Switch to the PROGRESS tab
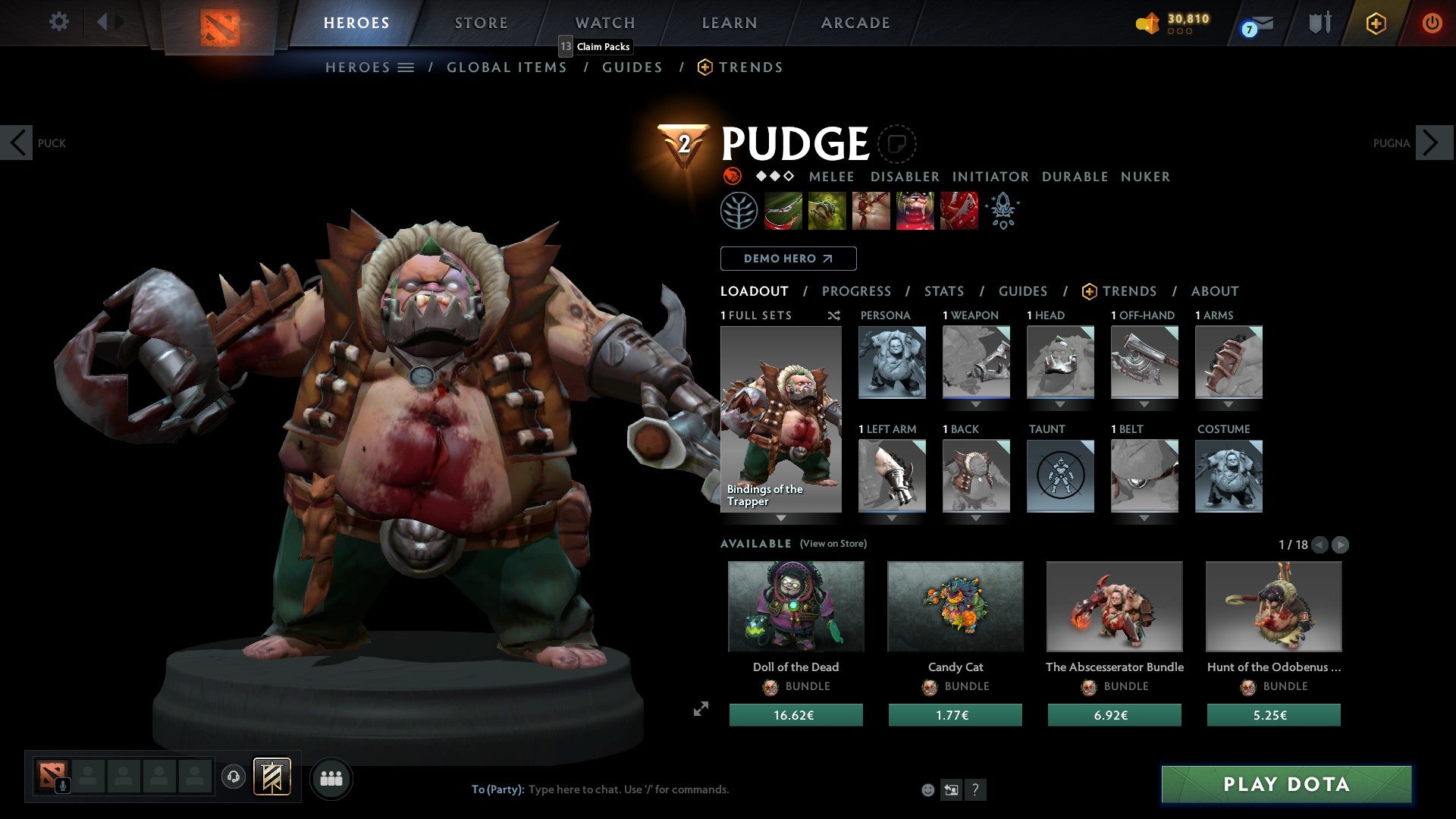This screenshot has height=819, width=1456. 856,291
